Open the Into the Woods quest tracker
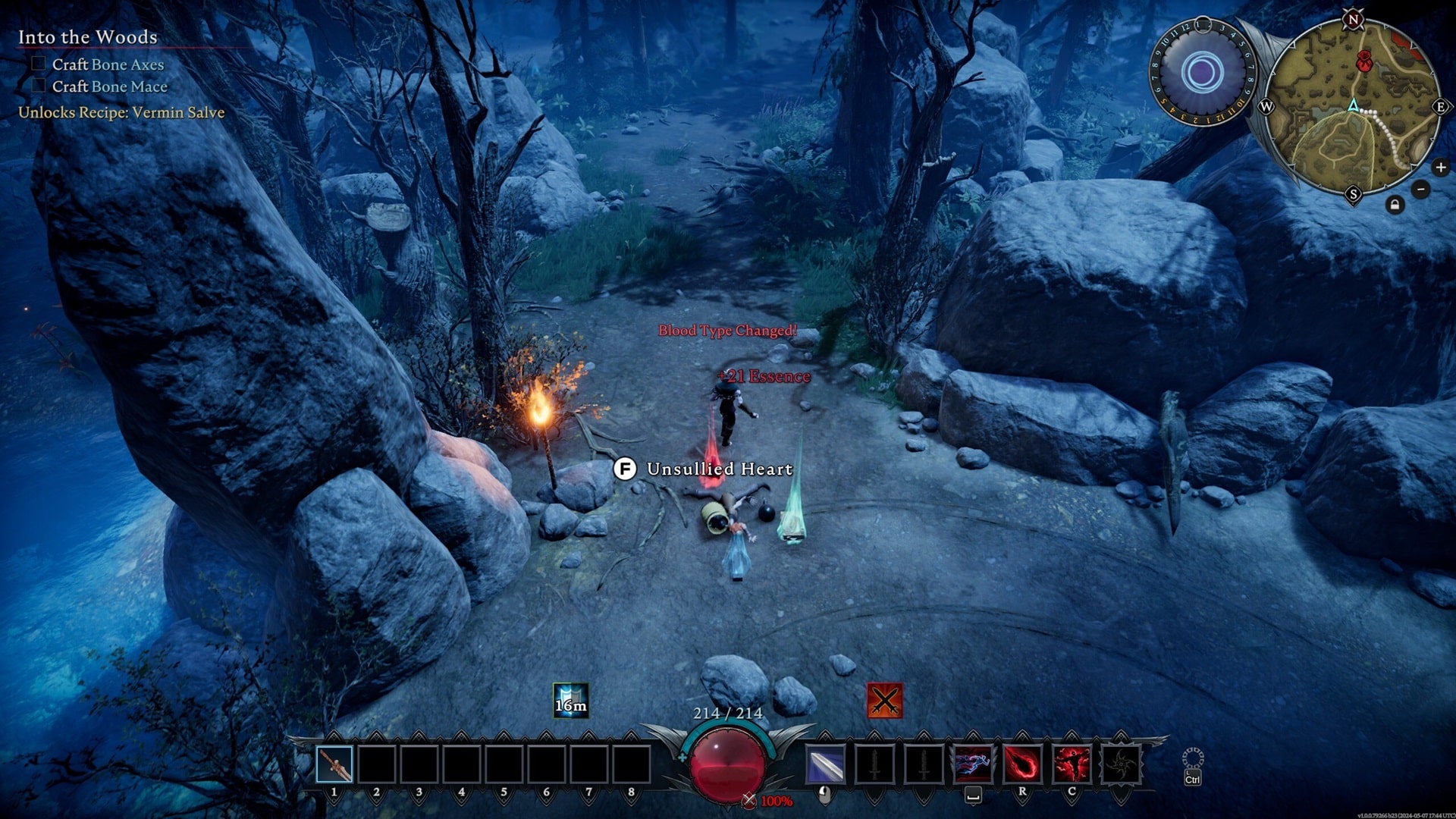Screen dimensions: 1456x819 (88, 37)
